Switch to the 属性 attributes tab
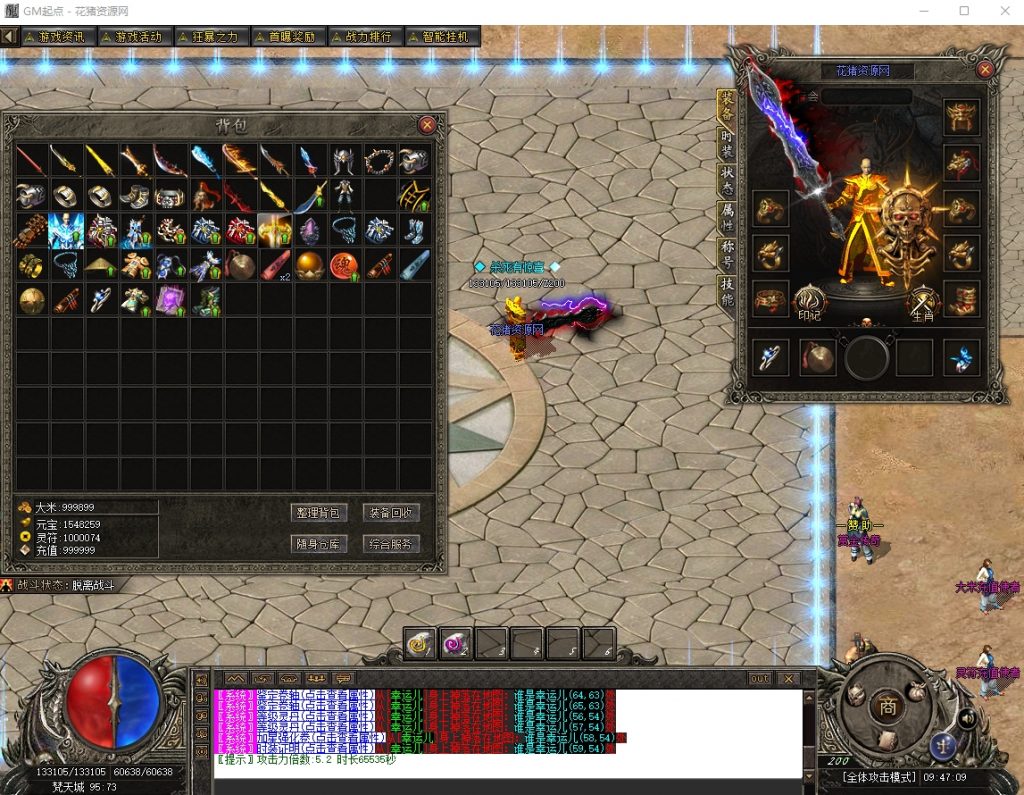1024x795 pixels. point(727,217)
